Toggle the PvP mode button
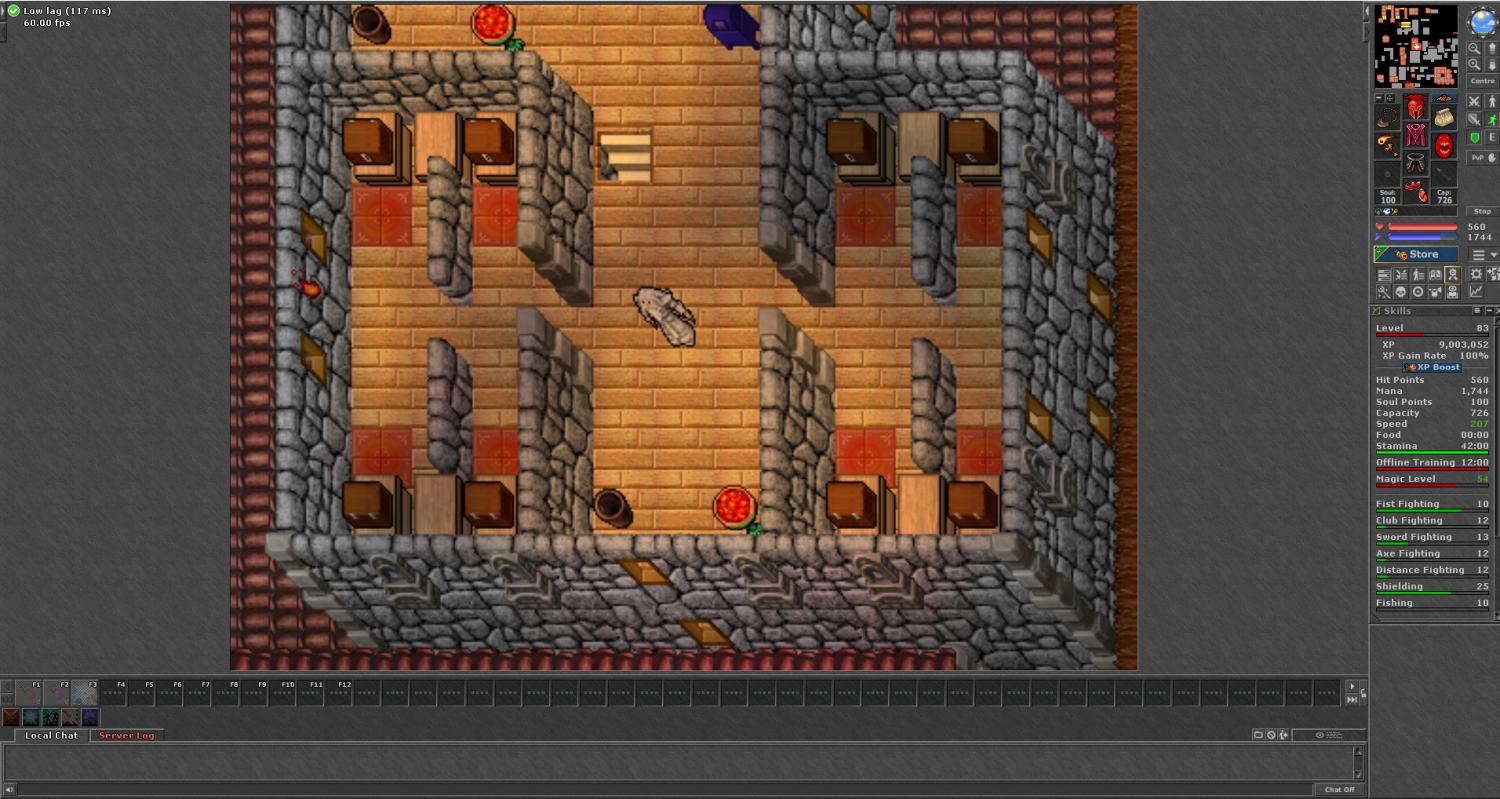This screenshot has width=1500, height=799. click(1482, 158)
